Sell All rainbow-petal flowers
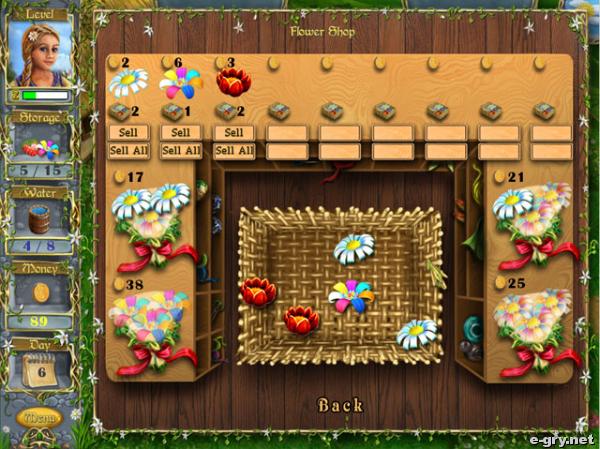This screenshot has height=449, width=600. (x=181, y=151)
